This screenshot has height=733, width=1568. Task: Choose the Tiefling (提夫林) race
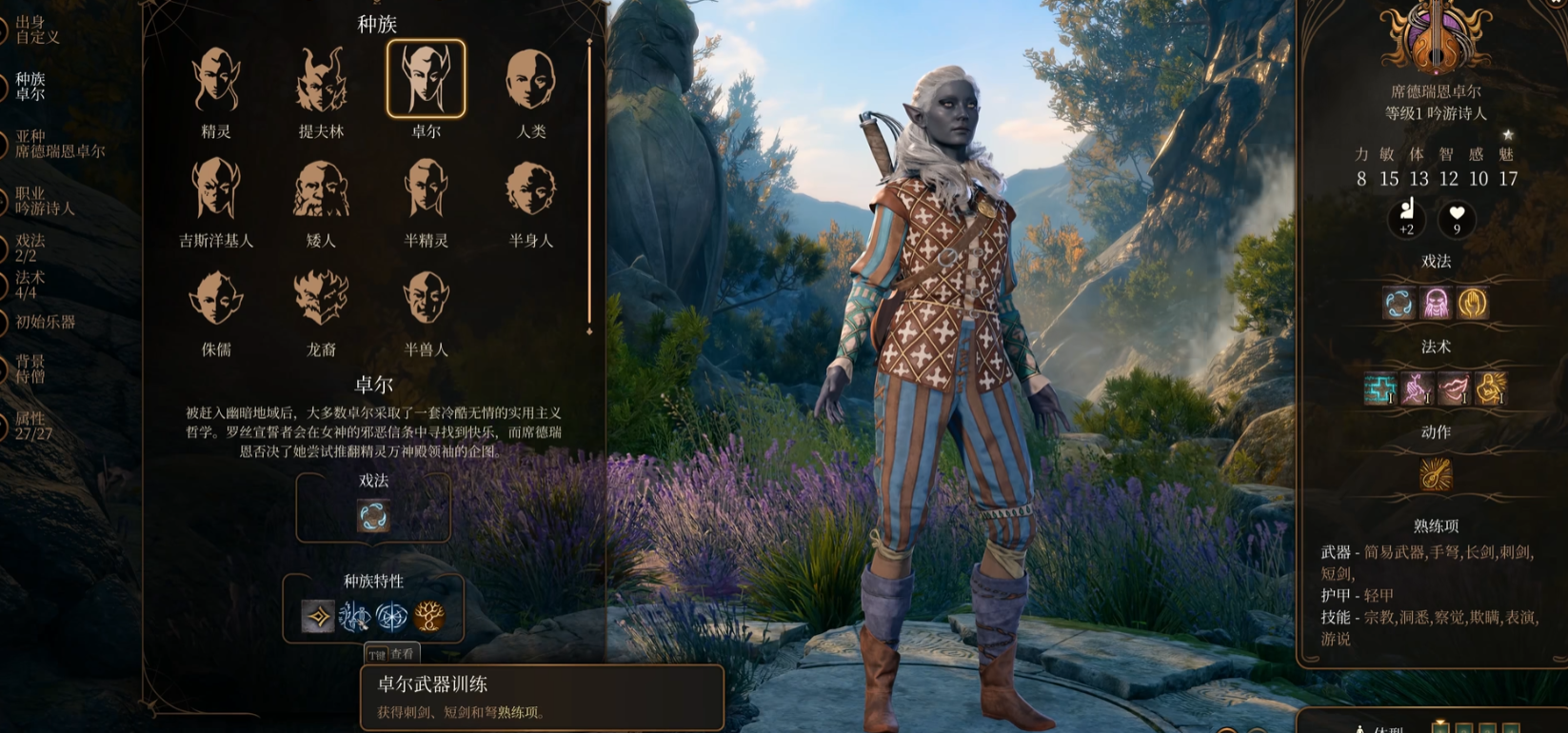(321, 80)
